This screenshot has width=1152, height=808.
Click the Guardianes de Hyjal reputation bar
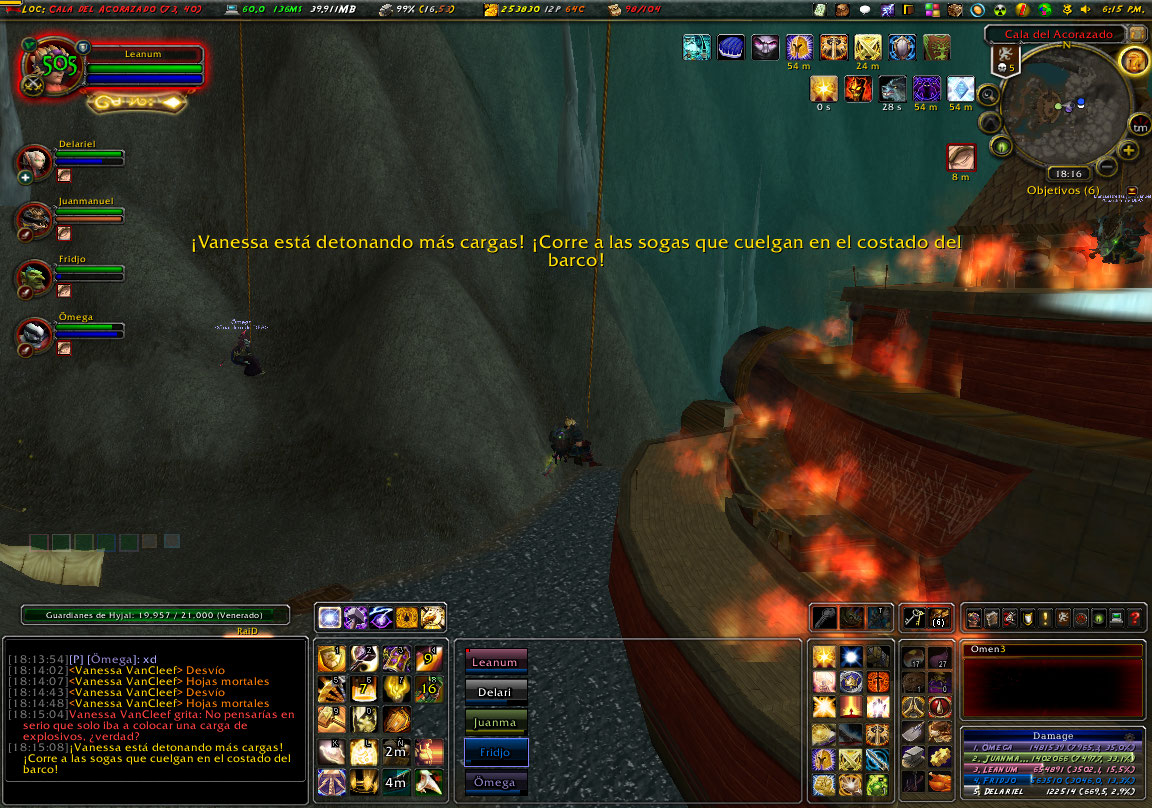click(156, 616)
